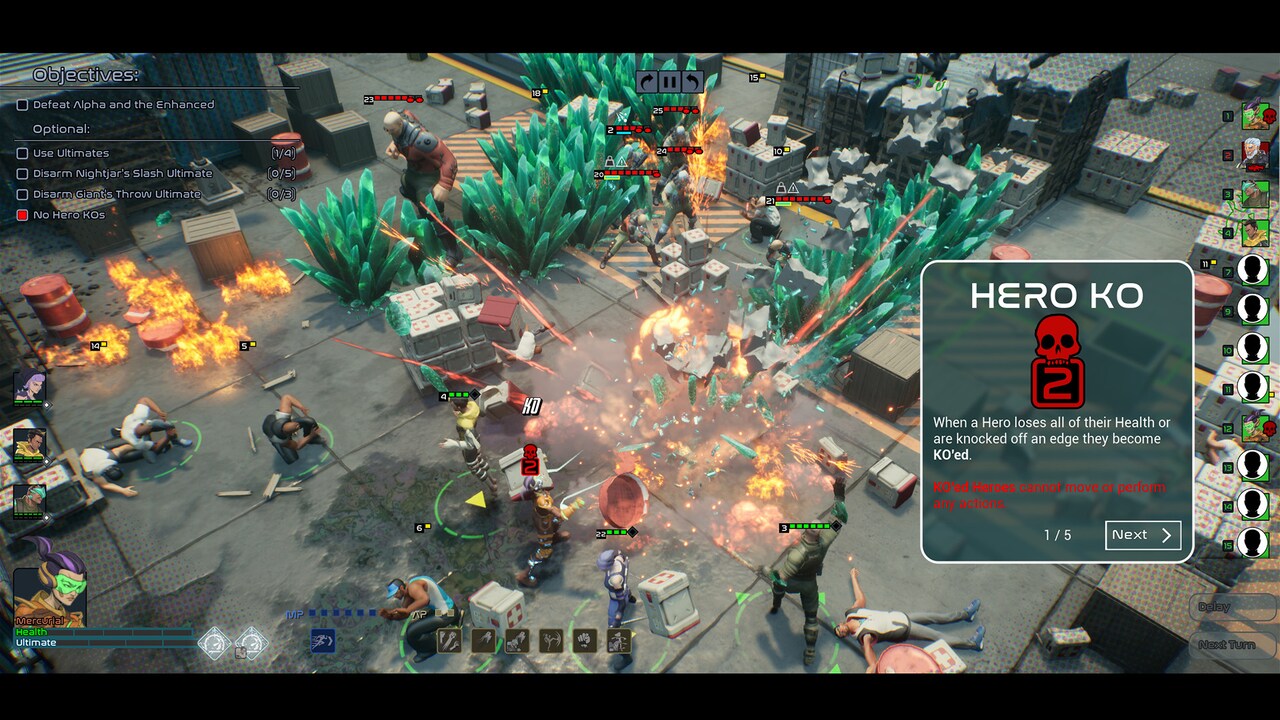End the turn with Next Turn

[x=1226, y=645]
